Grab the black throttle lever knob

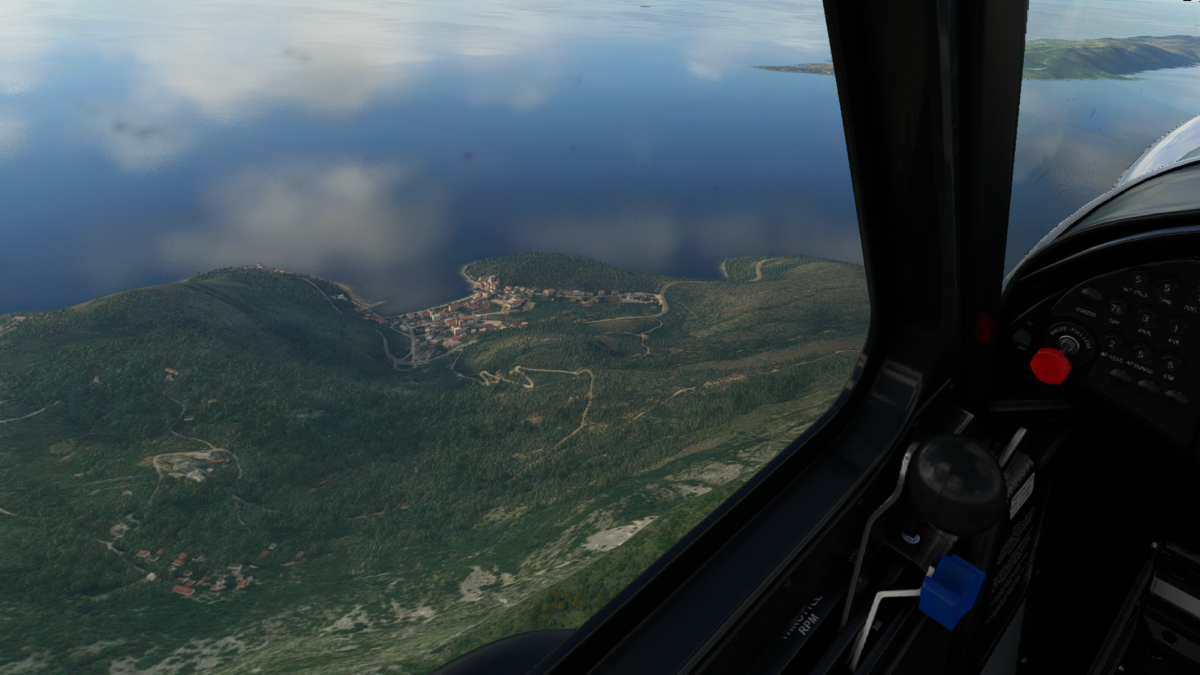point(956,484)
